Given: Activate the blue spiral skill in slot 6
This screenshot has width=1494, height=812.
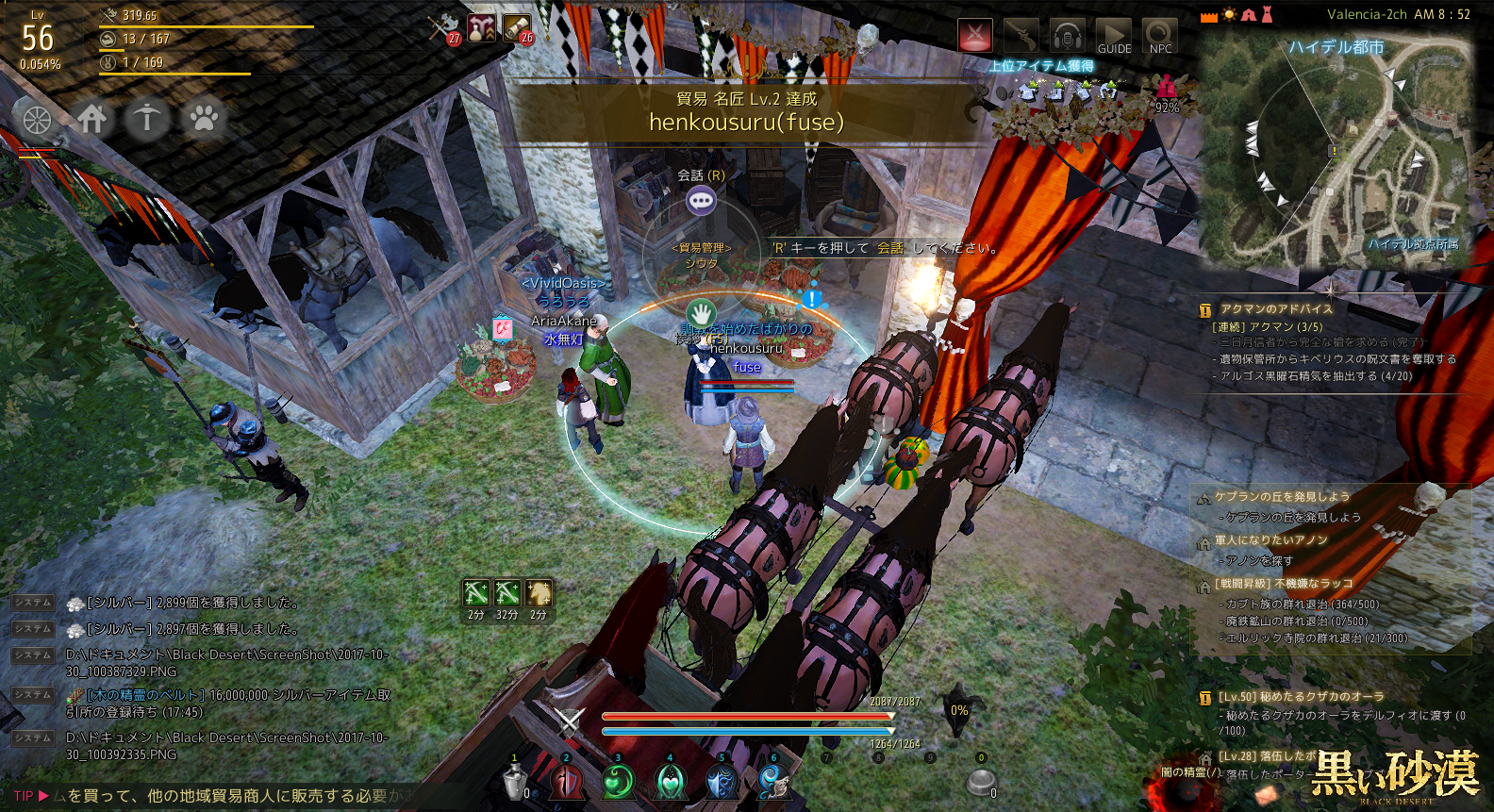Looking at the screenshot, I should point(773,782).
